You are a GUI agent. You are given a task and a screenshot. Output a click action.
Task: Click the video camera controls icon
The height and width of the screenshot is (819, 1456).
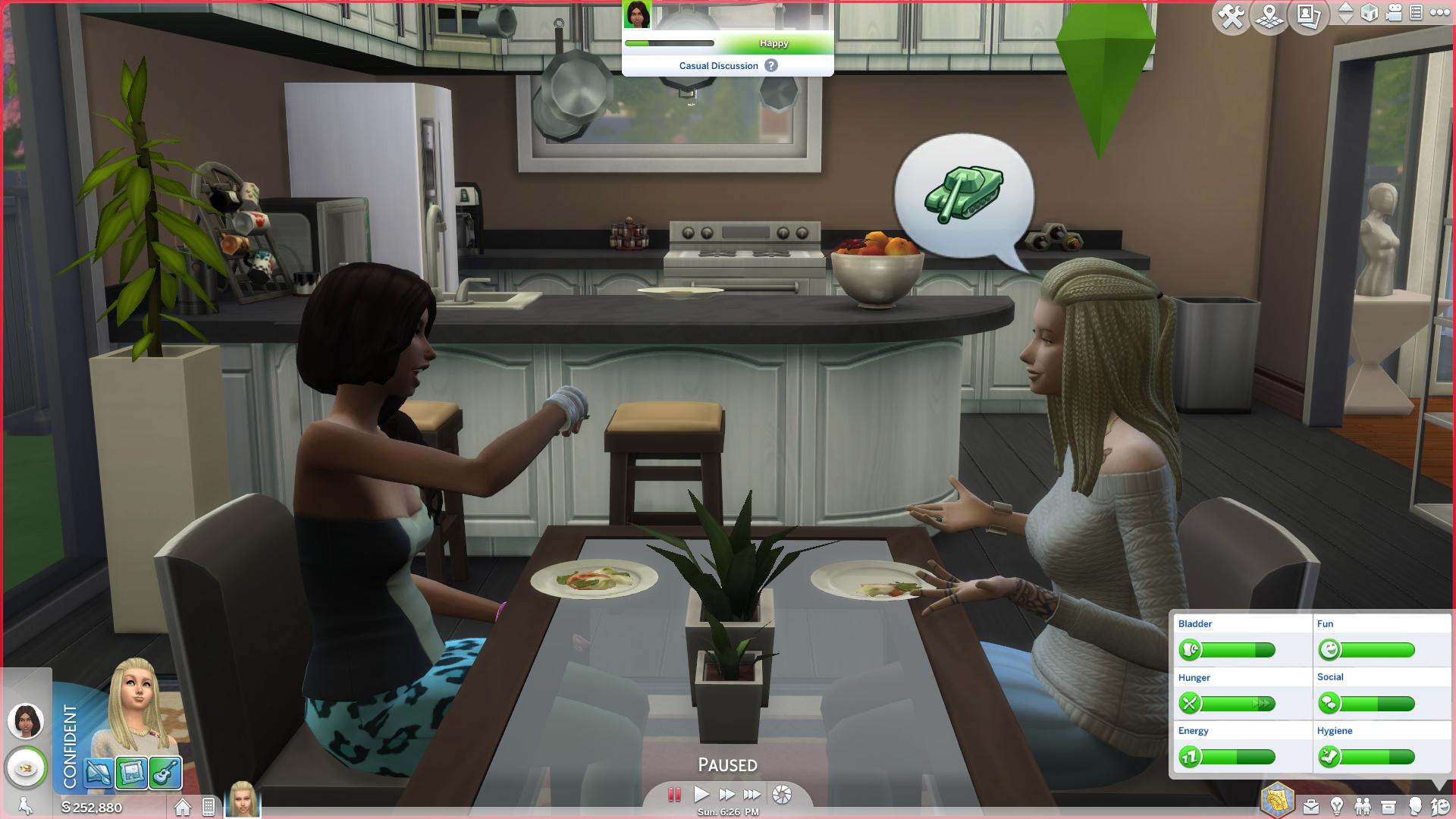pyautogui.click(x=1394, y=13)
